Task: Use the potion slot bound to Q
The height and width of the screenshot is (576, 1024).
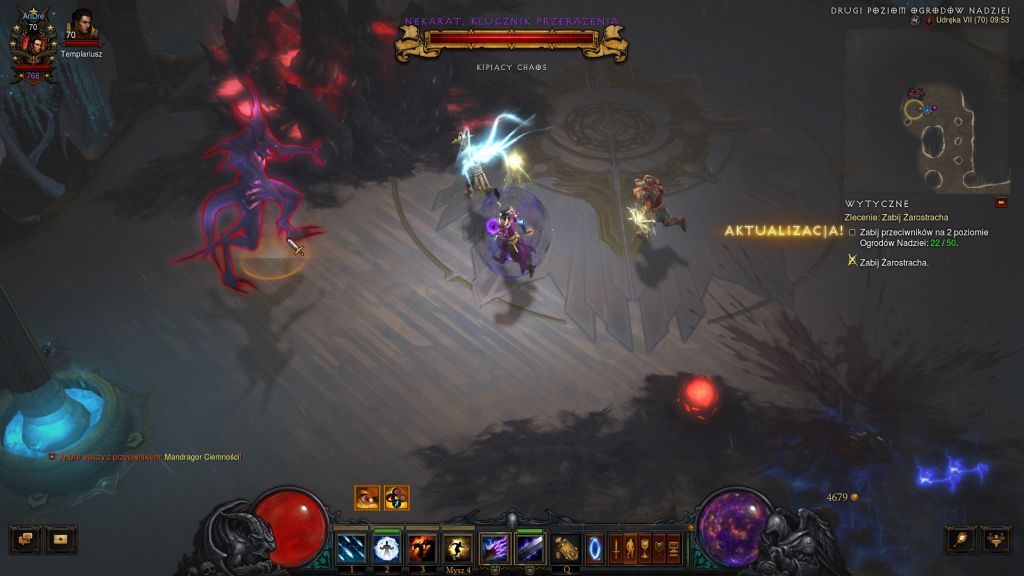Action: pyautogui.click(x=567, y=548)
